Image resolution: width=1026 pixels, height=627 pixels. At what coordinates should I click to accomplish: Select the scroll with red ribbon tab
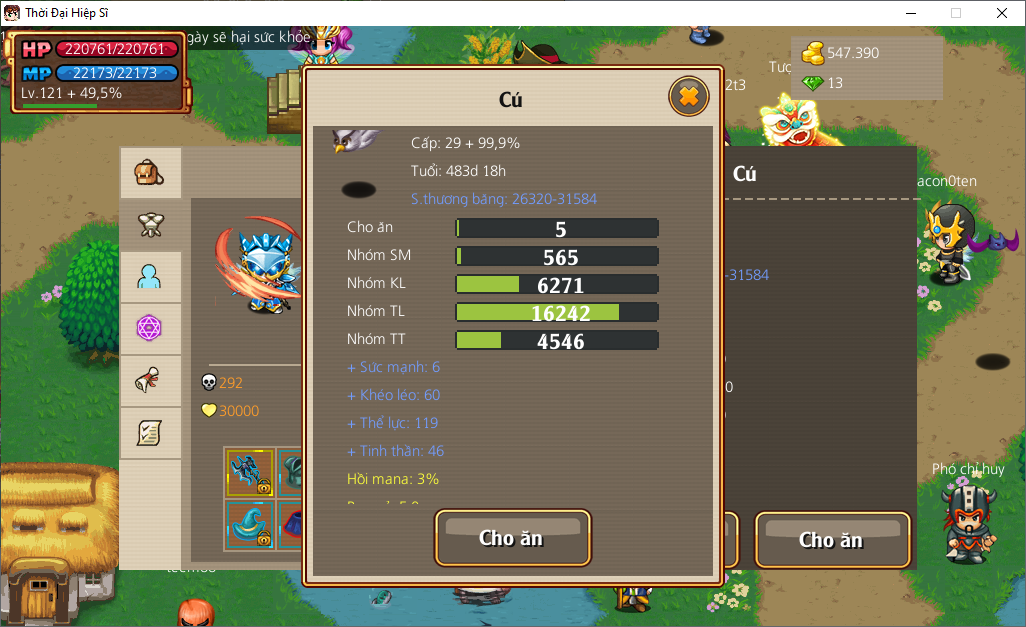pos(150,380)
